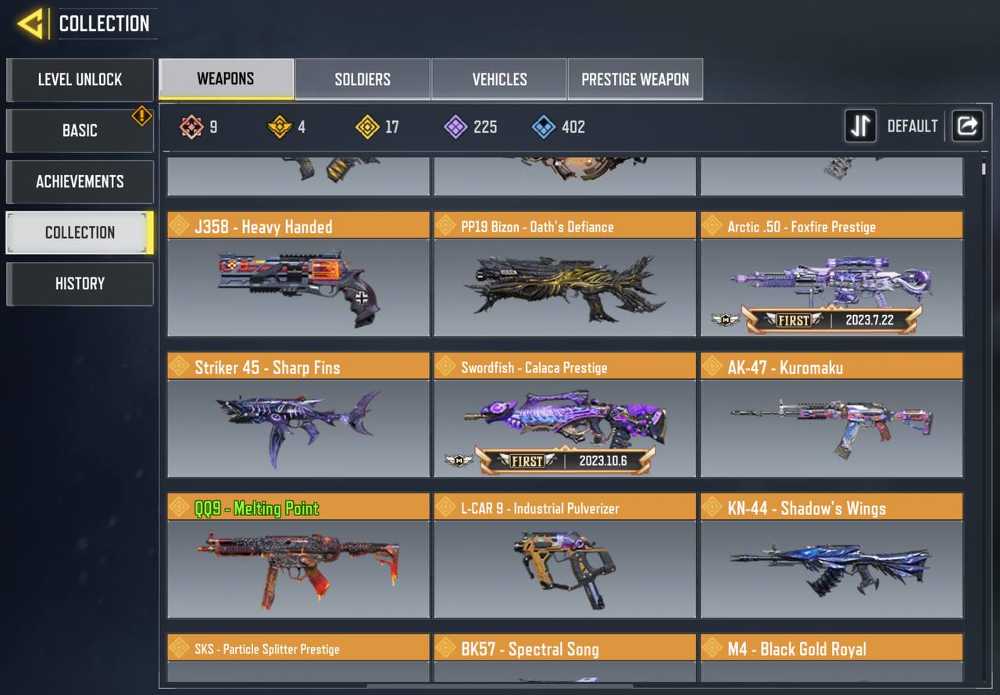The width and height of the screenshot is (1000, 695).
Task: Click the share export button
Action: tap(967, 126)
